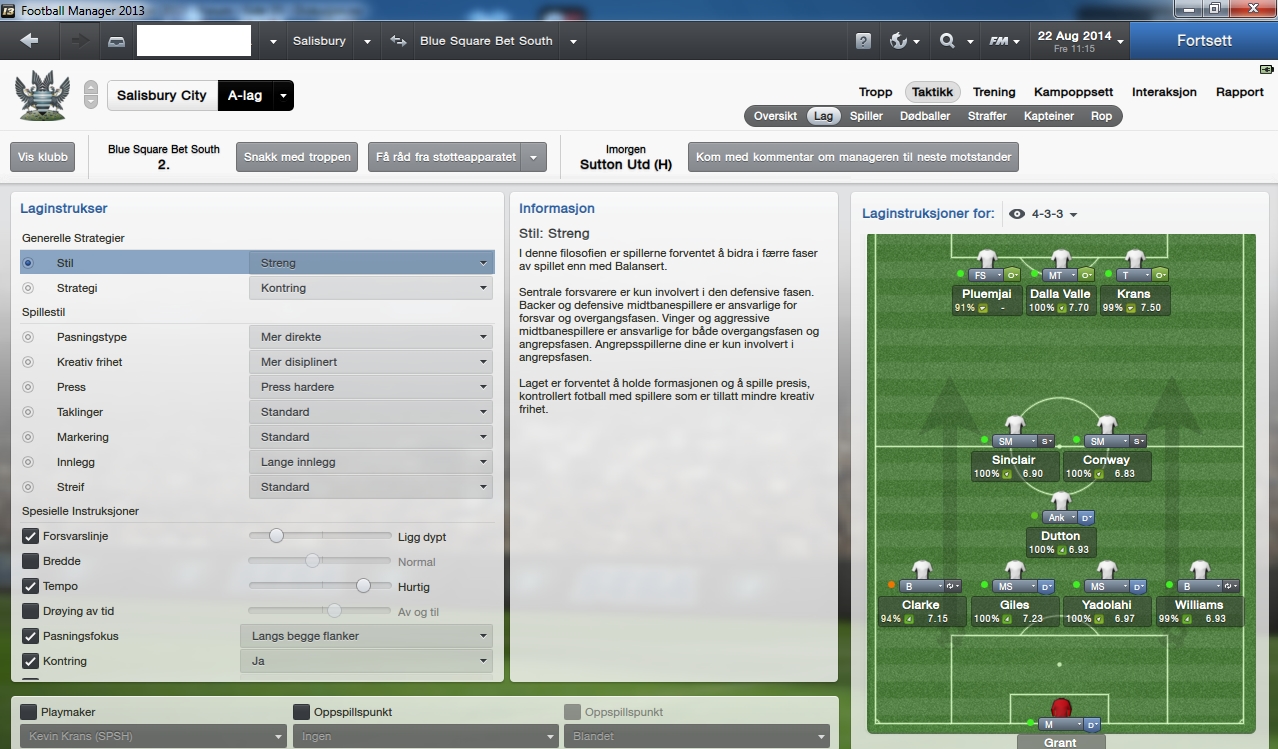Screen dimensions: 1278x749
Task: Switch to the Trening tab
Action: tap(993, 92)
